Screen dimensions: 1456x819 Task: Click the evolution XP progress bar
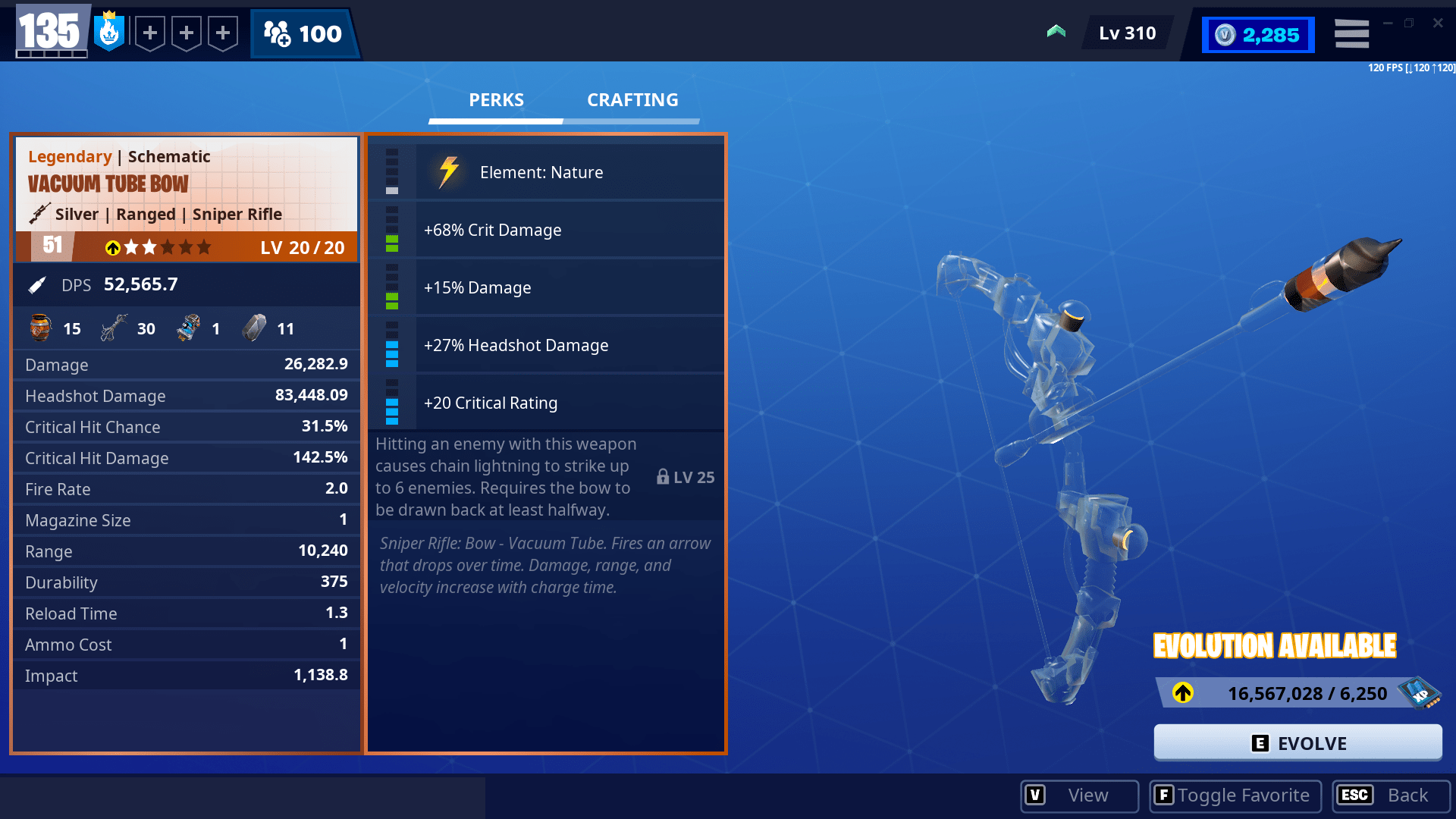(1282, 692)
